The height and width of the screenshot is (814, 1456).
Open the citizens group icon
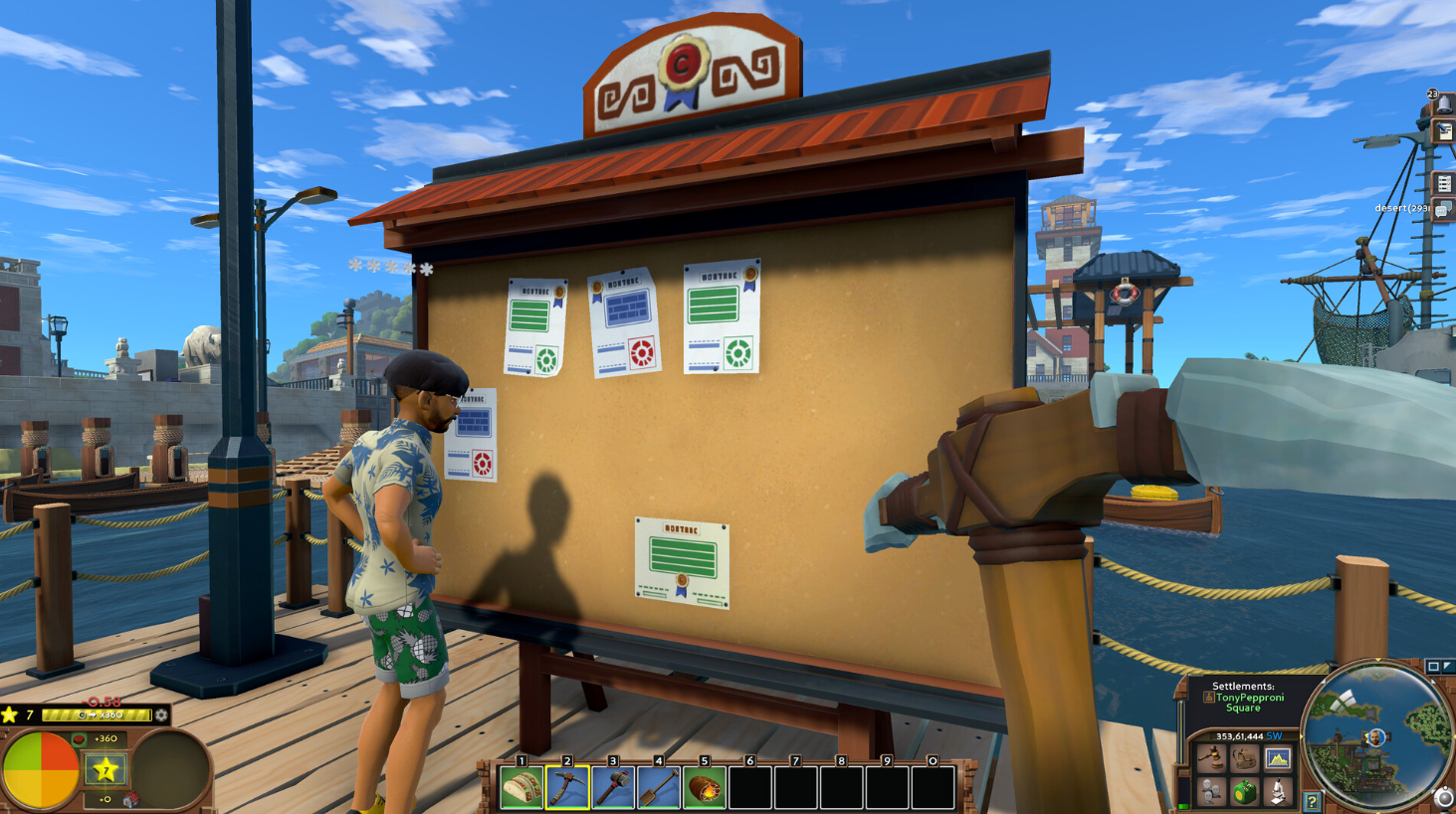click(x=1211, y=792)
